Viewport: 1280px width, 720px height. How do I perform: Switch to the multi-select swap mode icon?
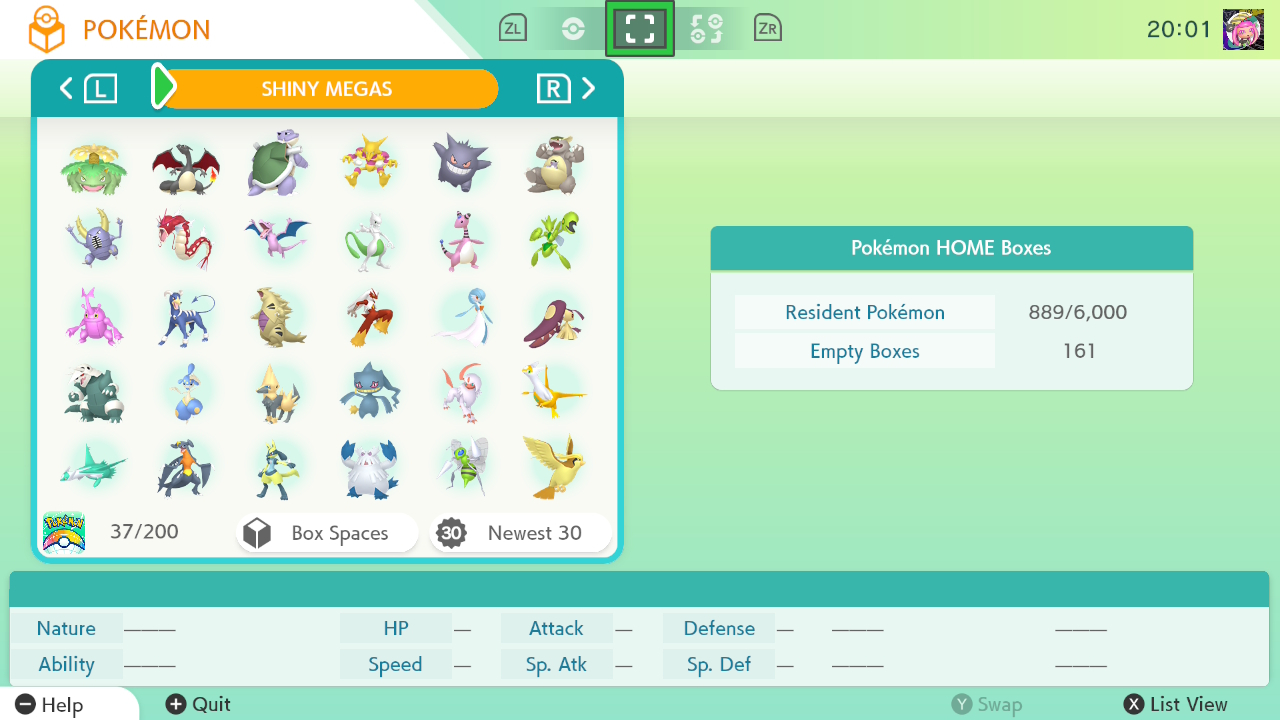(x=706, y=29)
